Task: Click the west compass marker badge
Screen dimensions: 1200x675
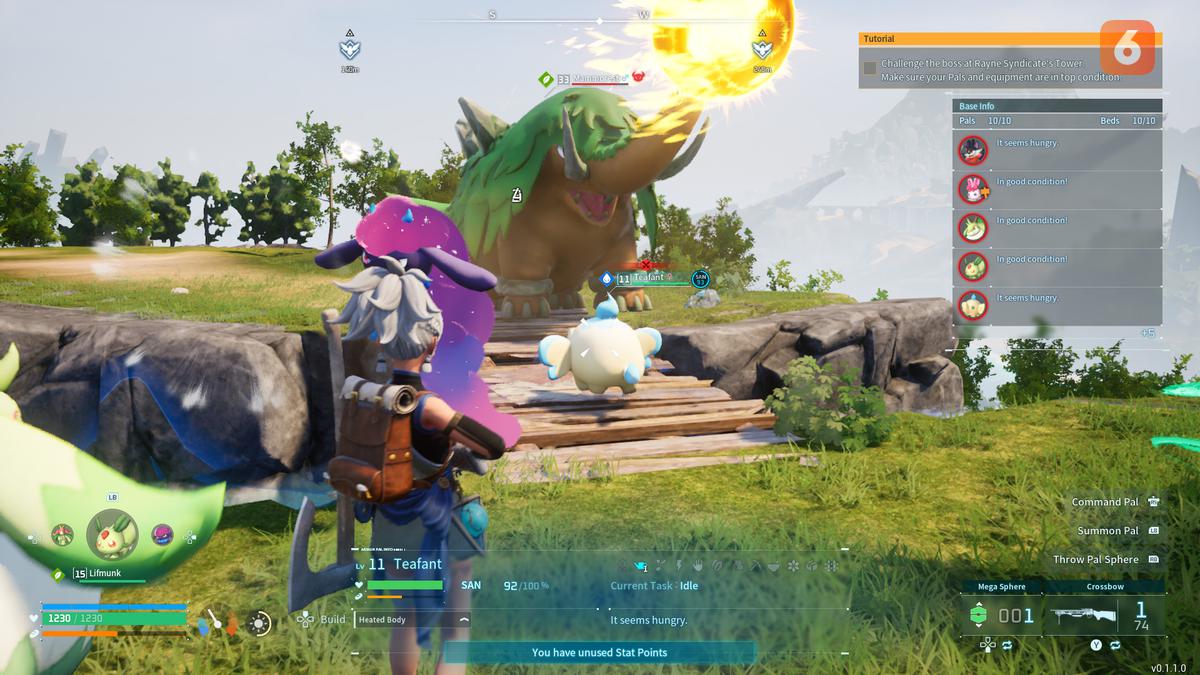Action: pyautogui.click(x=762, y=46)
